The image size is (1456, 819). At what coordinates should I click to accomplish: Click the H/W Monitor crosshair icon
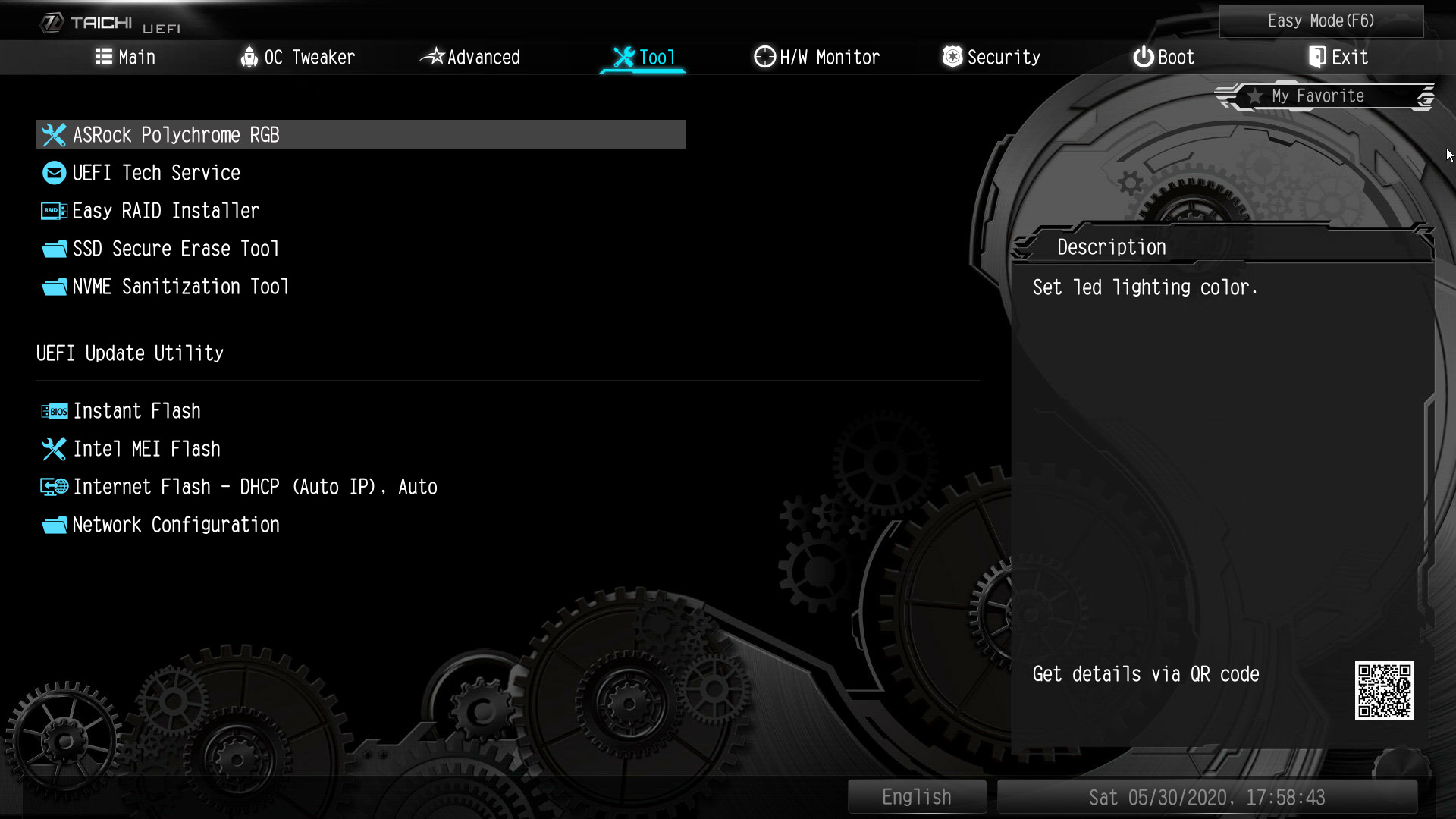click(x=764, y=56)
